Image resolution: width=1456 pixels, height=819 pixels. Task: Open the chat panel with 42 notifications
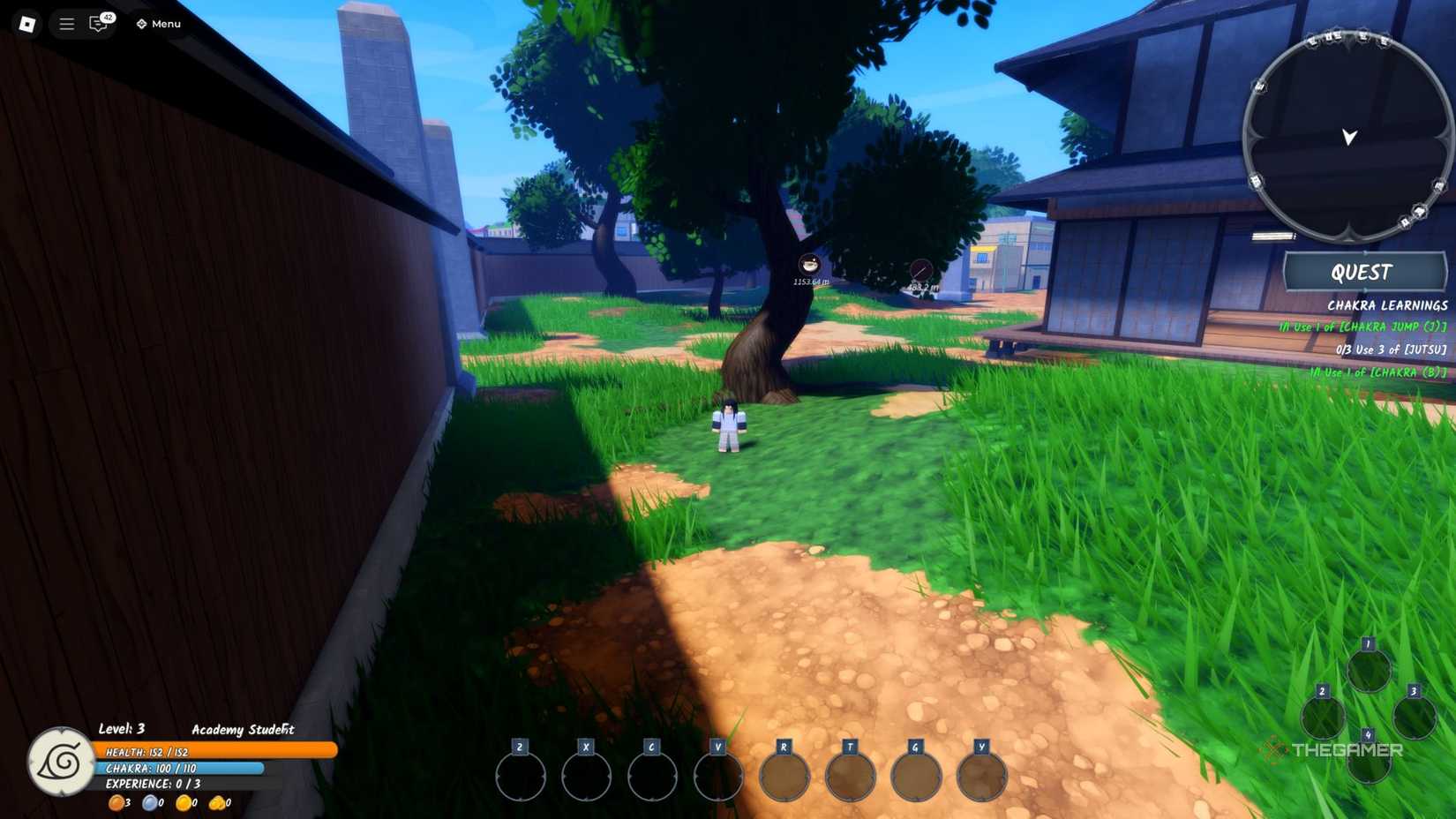97,24
